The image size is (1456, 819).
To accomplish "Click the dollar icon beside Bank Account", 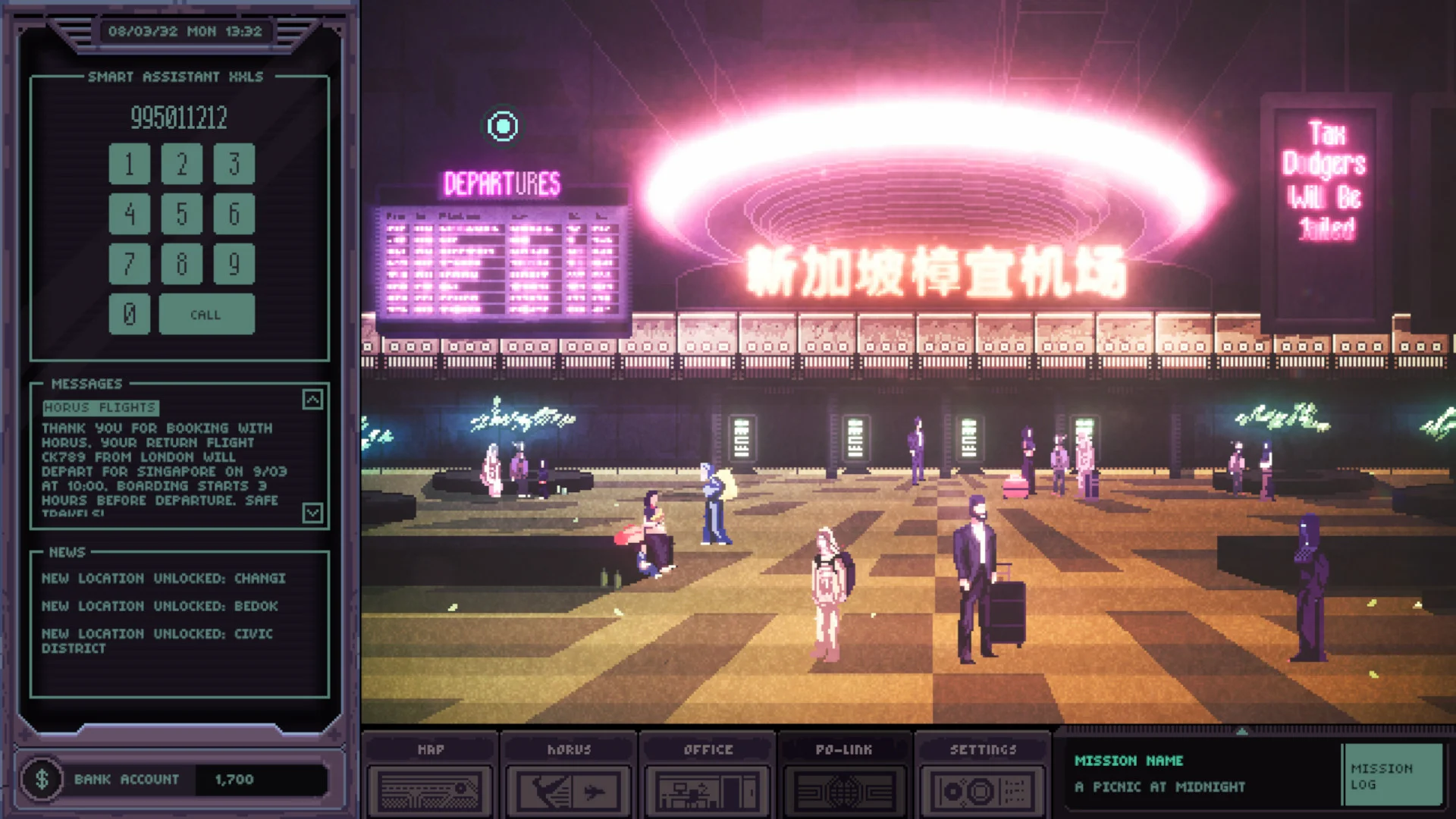I will click(43, 778).
